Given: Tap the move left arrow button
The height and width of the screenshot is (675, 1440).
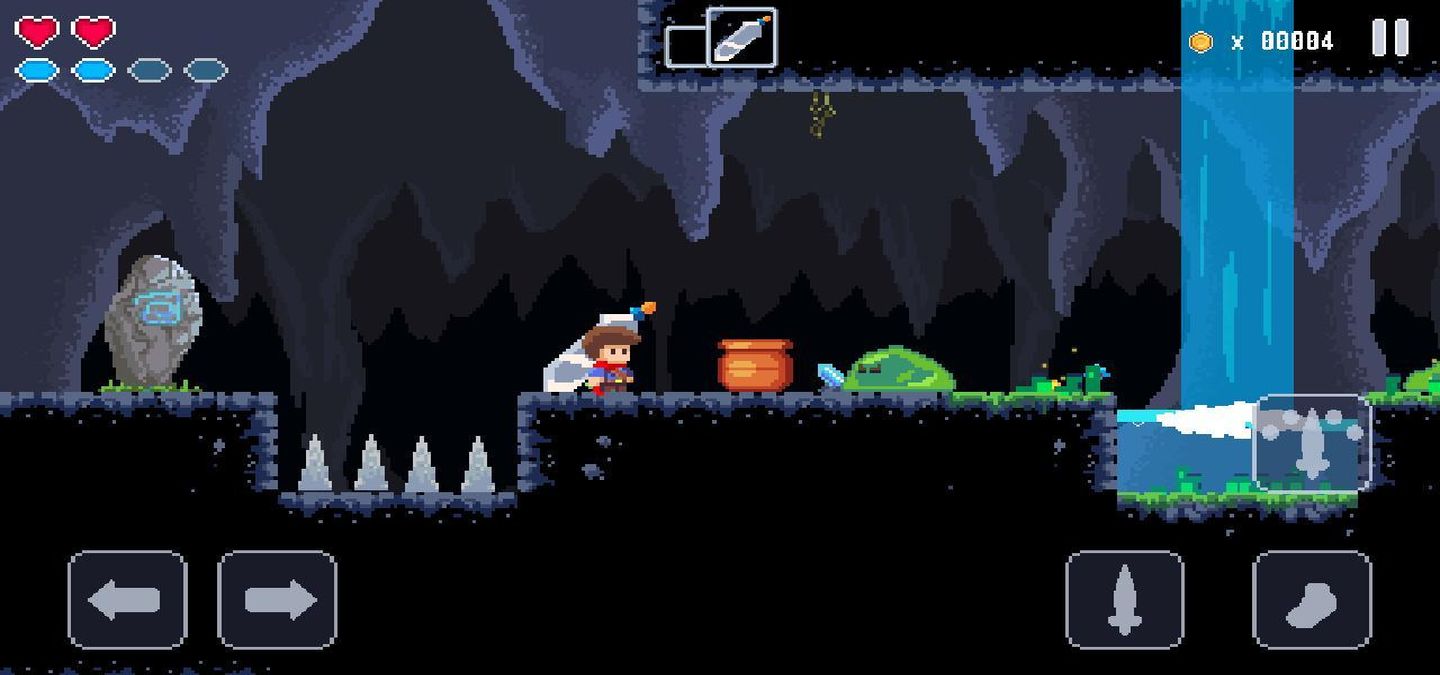Looking at the screenshot, I should pos(127,600).
